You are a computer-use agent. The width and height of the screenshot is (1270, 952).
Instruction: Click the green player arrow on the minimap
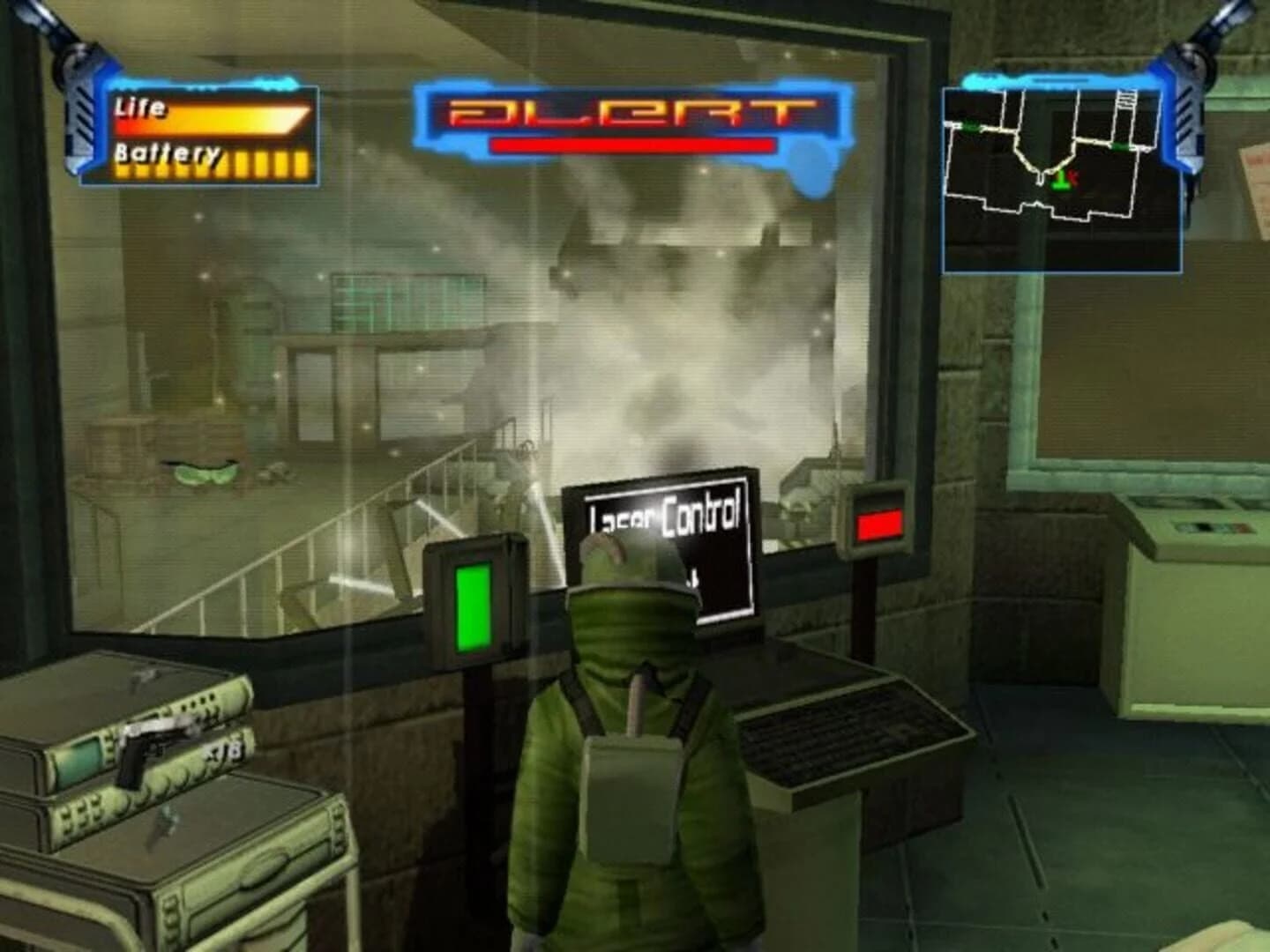click(1061, 181)
